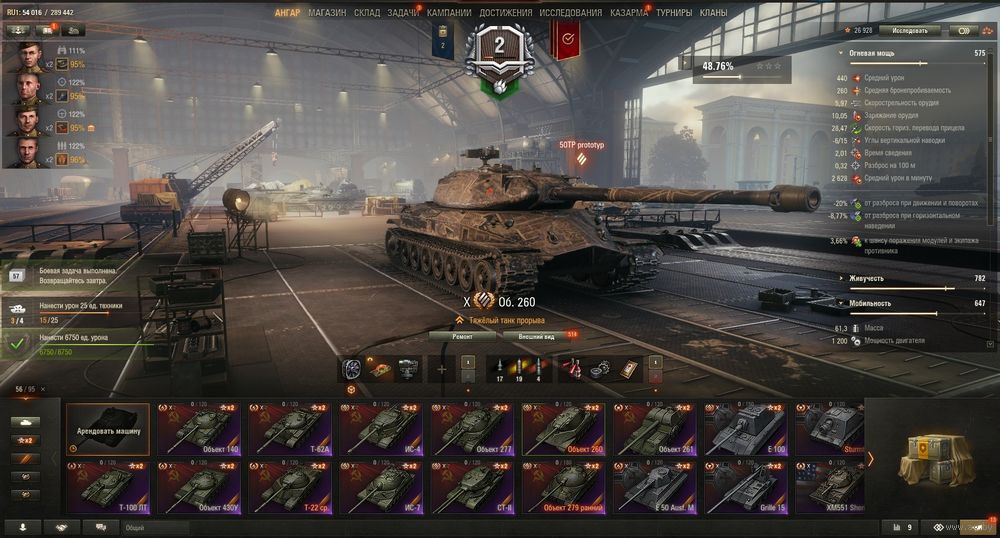Select the Объект 140 tank in carousel
Image resolution: width=1000 pixels, height=538 pixels.
point(198,430)
